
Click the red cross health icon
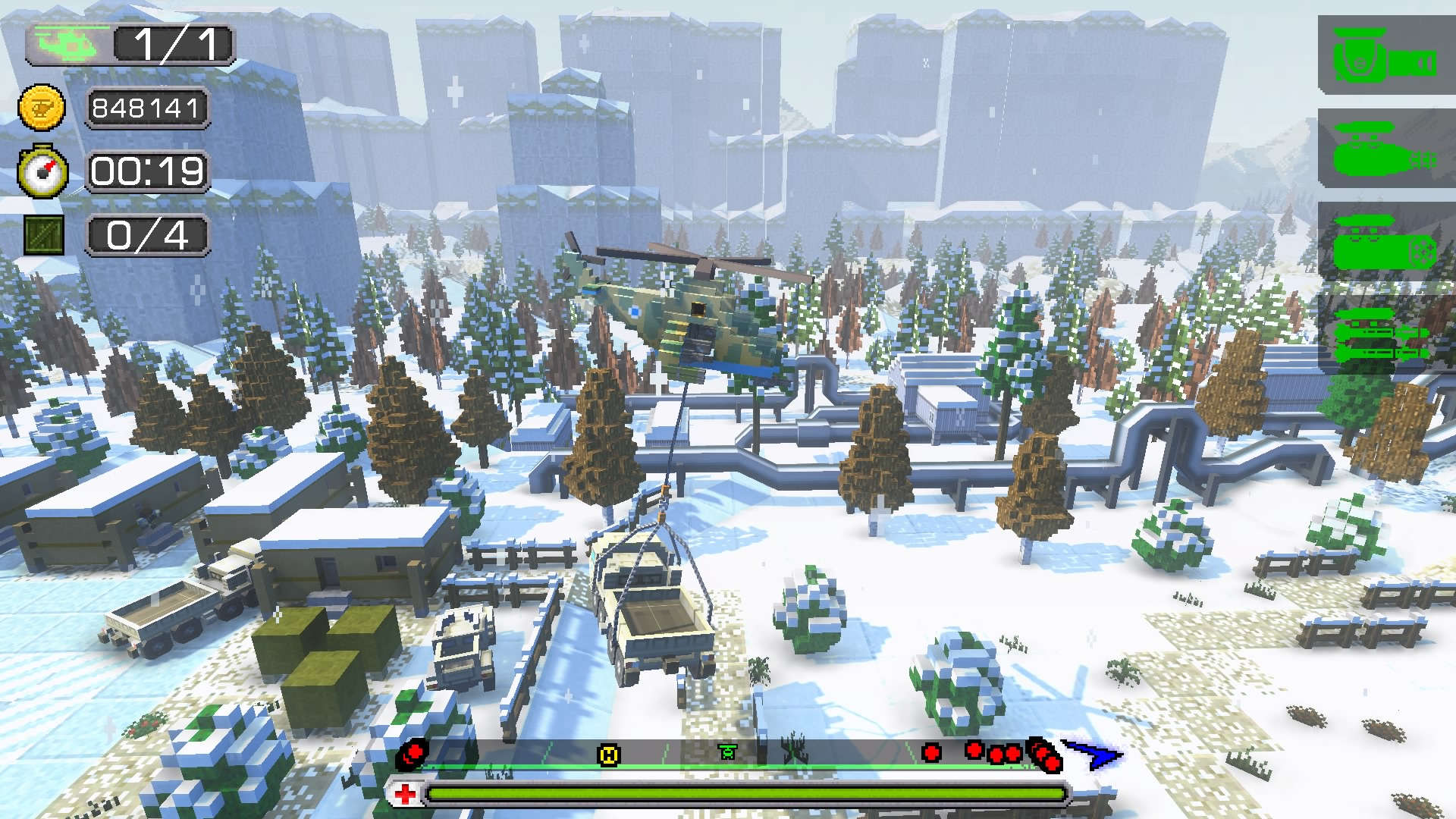(407, 795)
